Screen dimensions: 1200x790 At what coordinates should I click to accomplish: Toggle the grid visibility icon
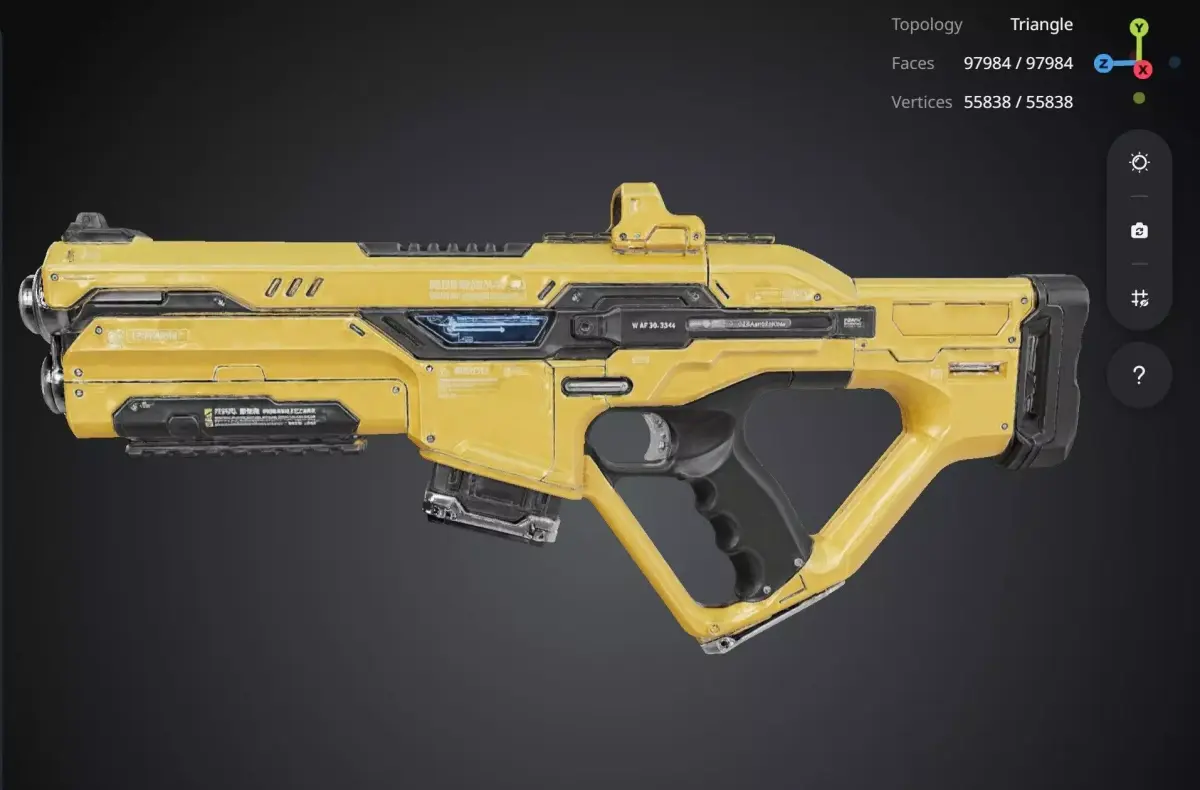coord(1139,298)
